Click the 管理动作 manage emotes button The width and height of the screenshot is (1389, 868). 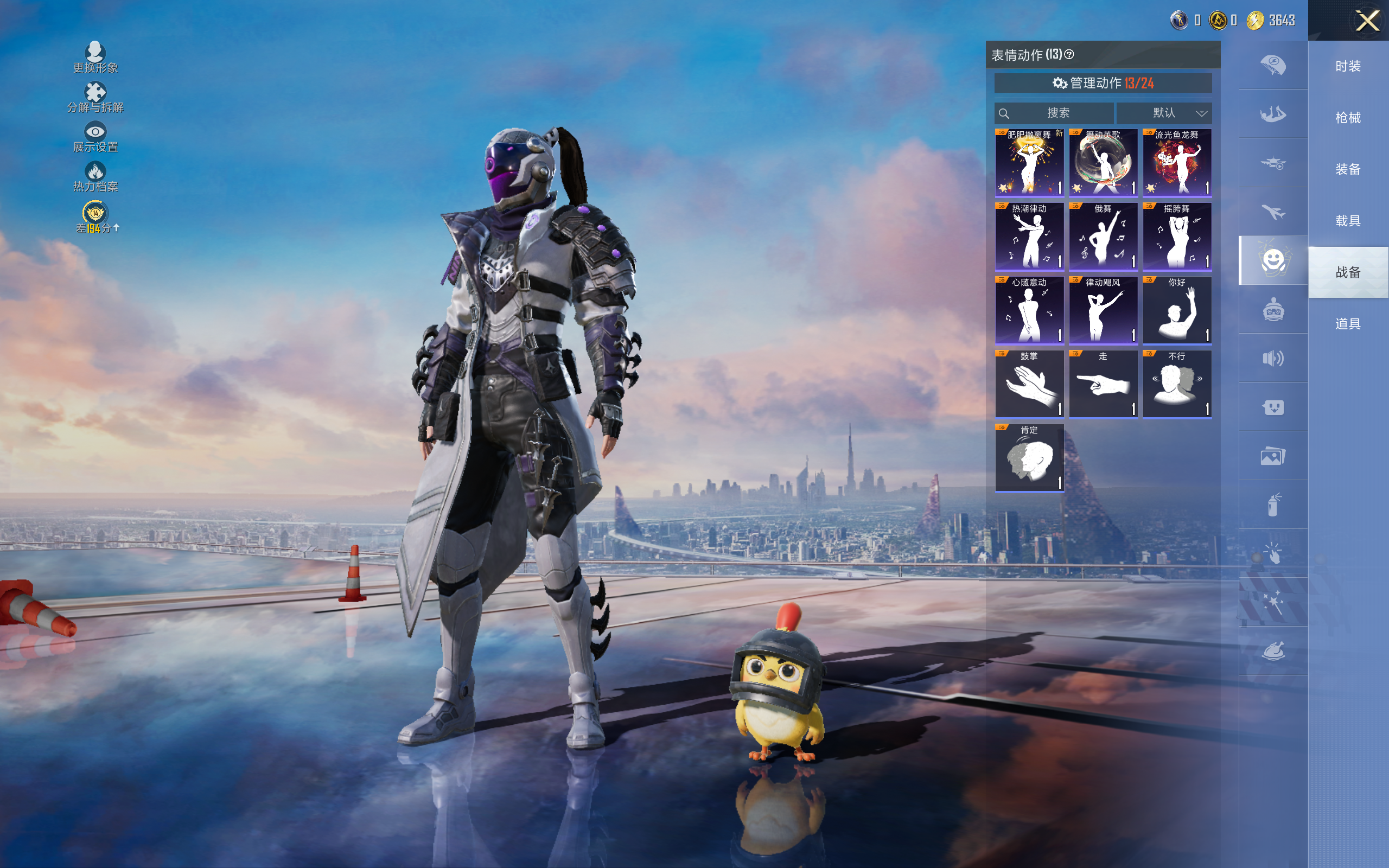click(1103, 83)
